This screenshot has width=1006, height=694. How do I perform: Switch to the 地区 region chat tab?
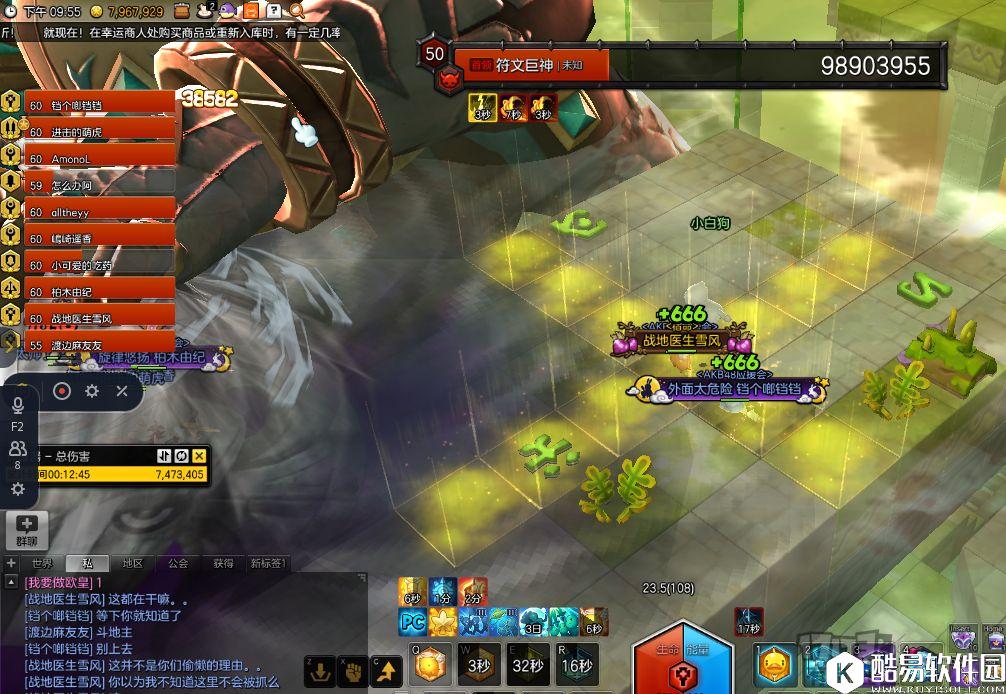coord(133,564)
